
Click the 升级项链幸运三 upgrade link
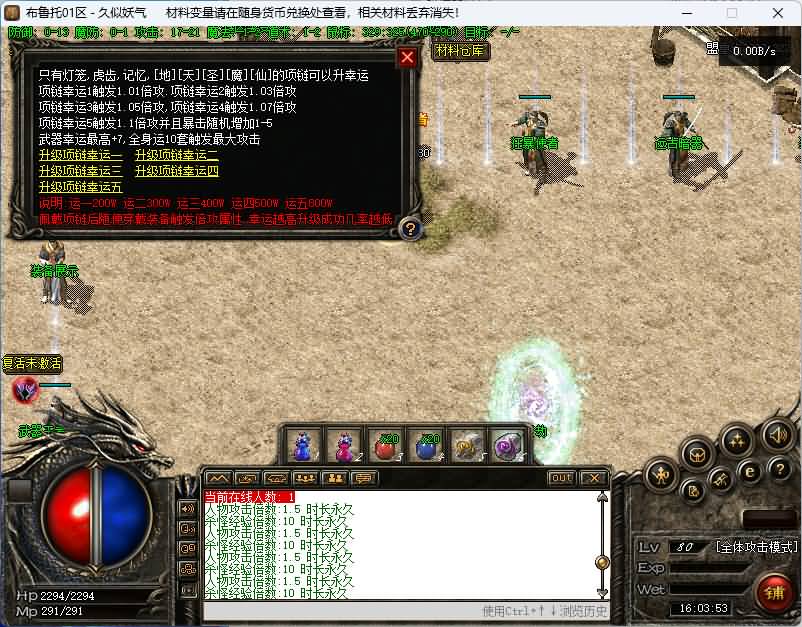pyautogui.click(x=81, y=171)
